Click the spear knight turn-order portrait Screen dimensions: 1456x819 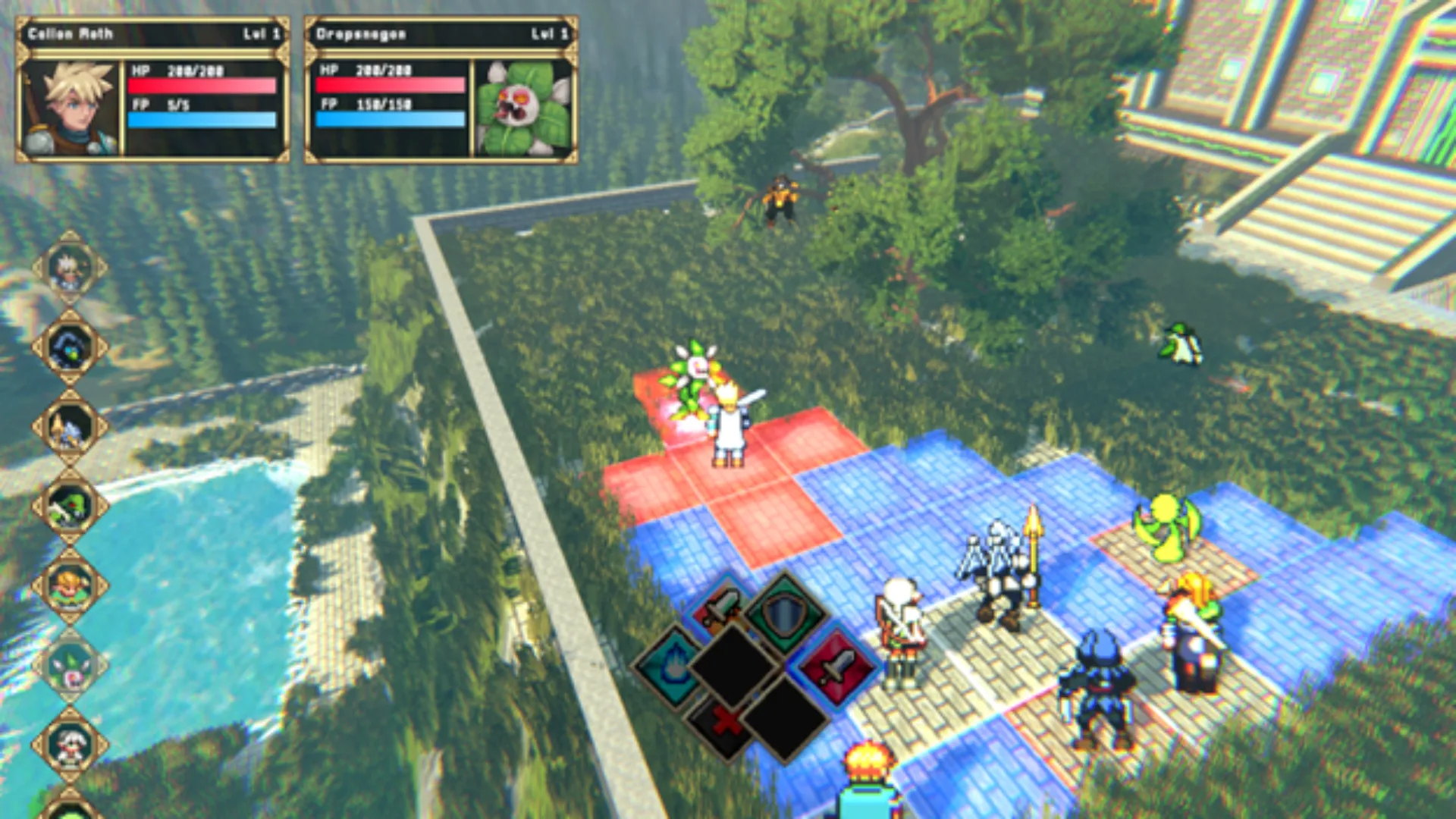point(70,428)
